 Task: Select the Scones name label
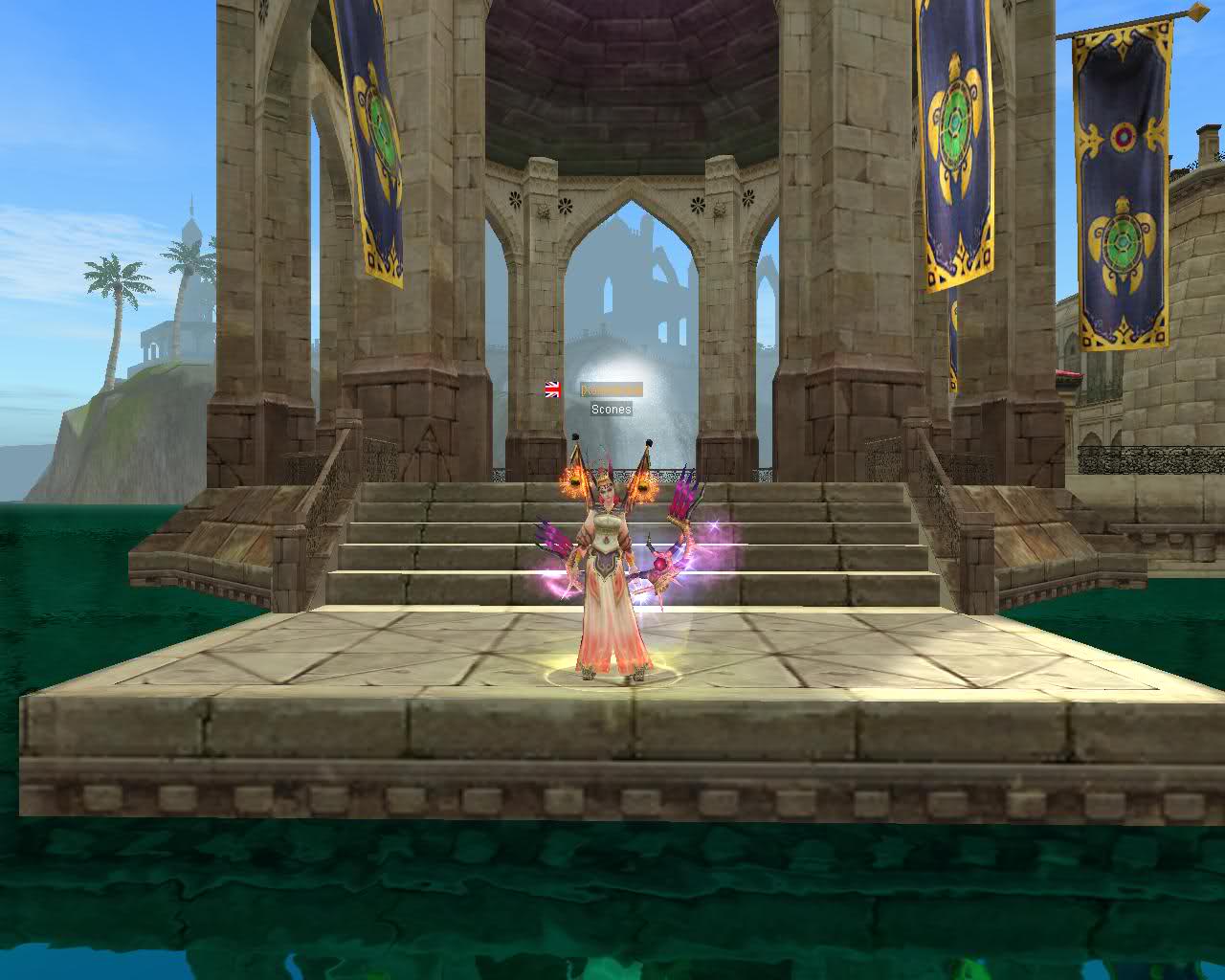[611, 410]
